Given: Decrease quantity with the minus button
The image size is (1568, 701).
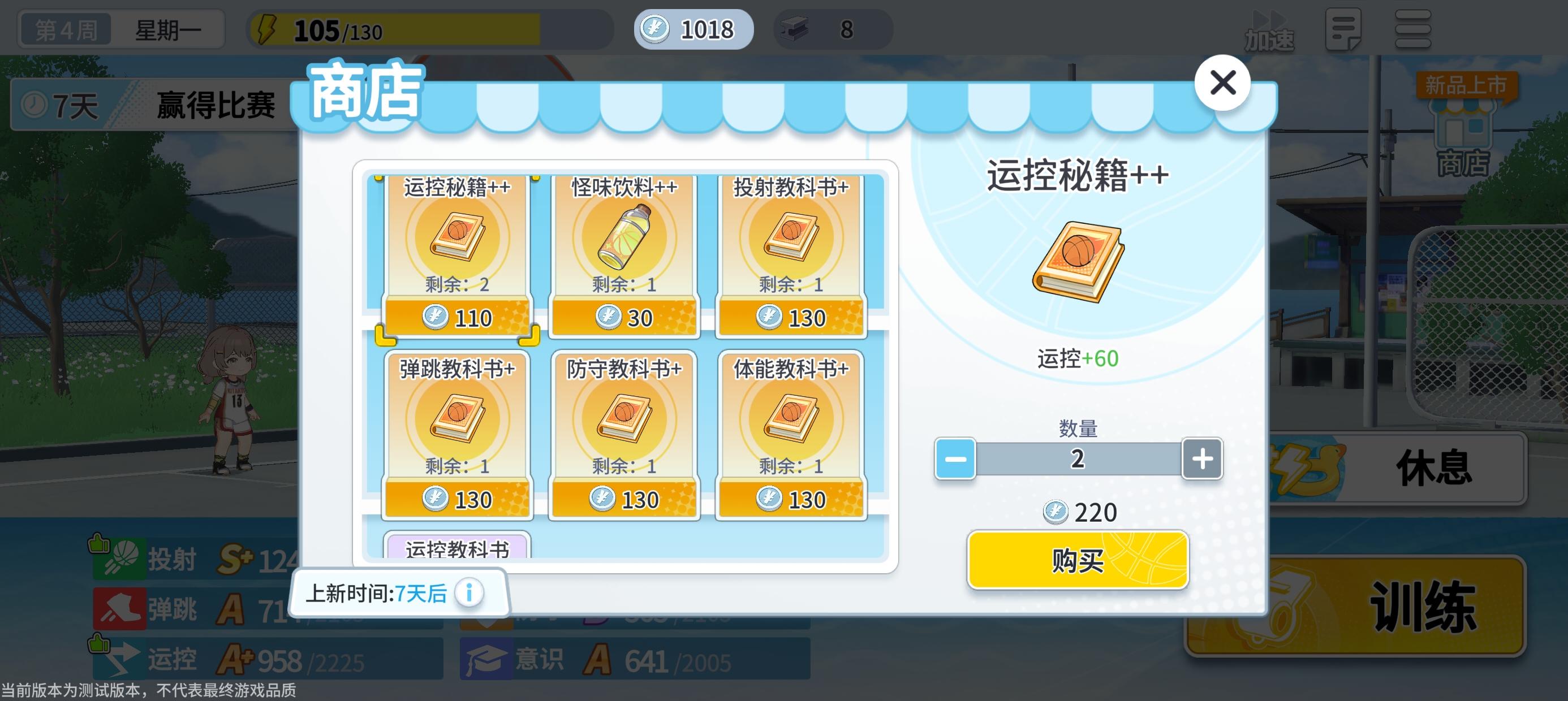Looking at the screenshot, I should pos(955,459).
